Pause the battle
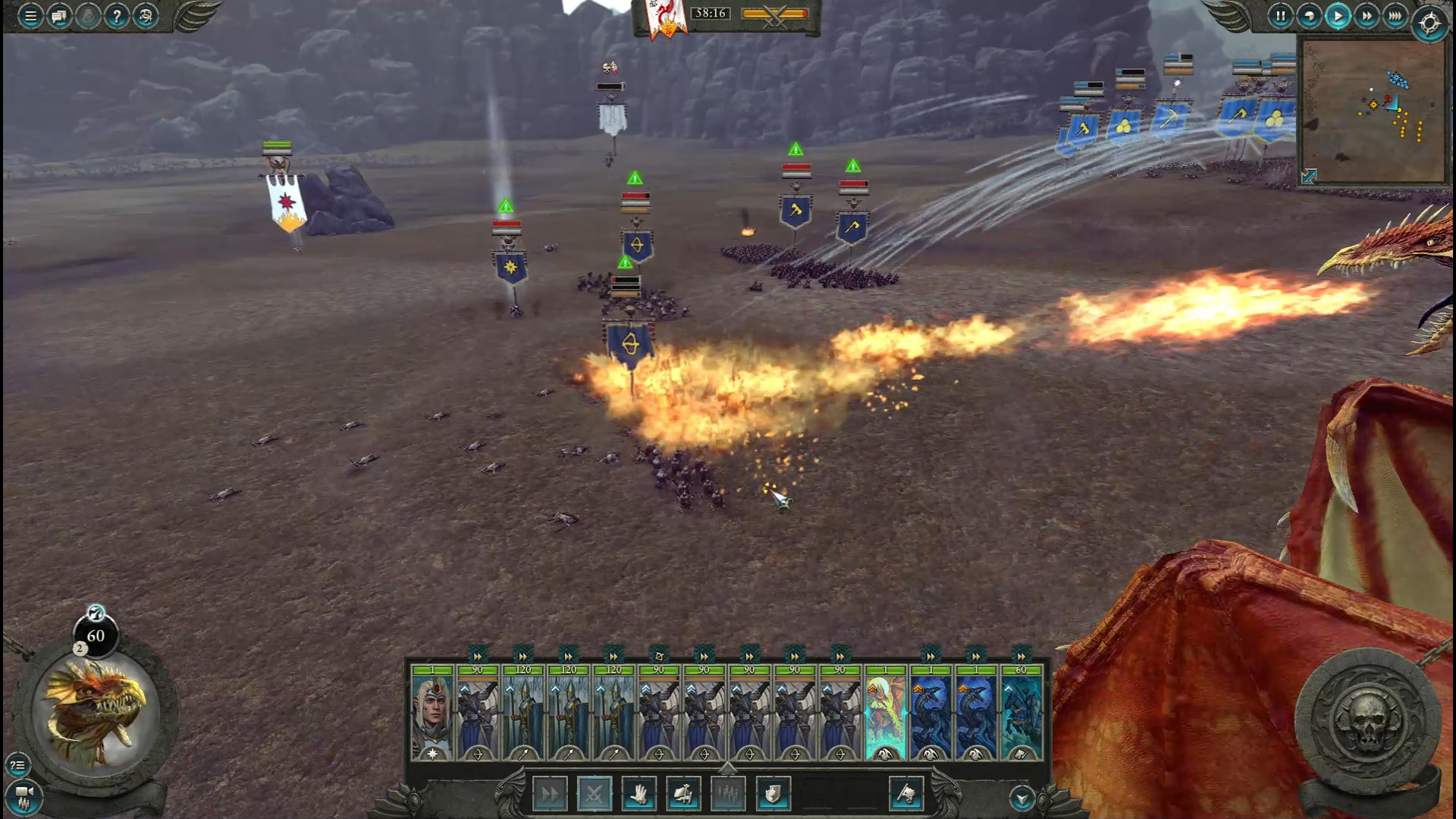 [x=1280, y=16]
